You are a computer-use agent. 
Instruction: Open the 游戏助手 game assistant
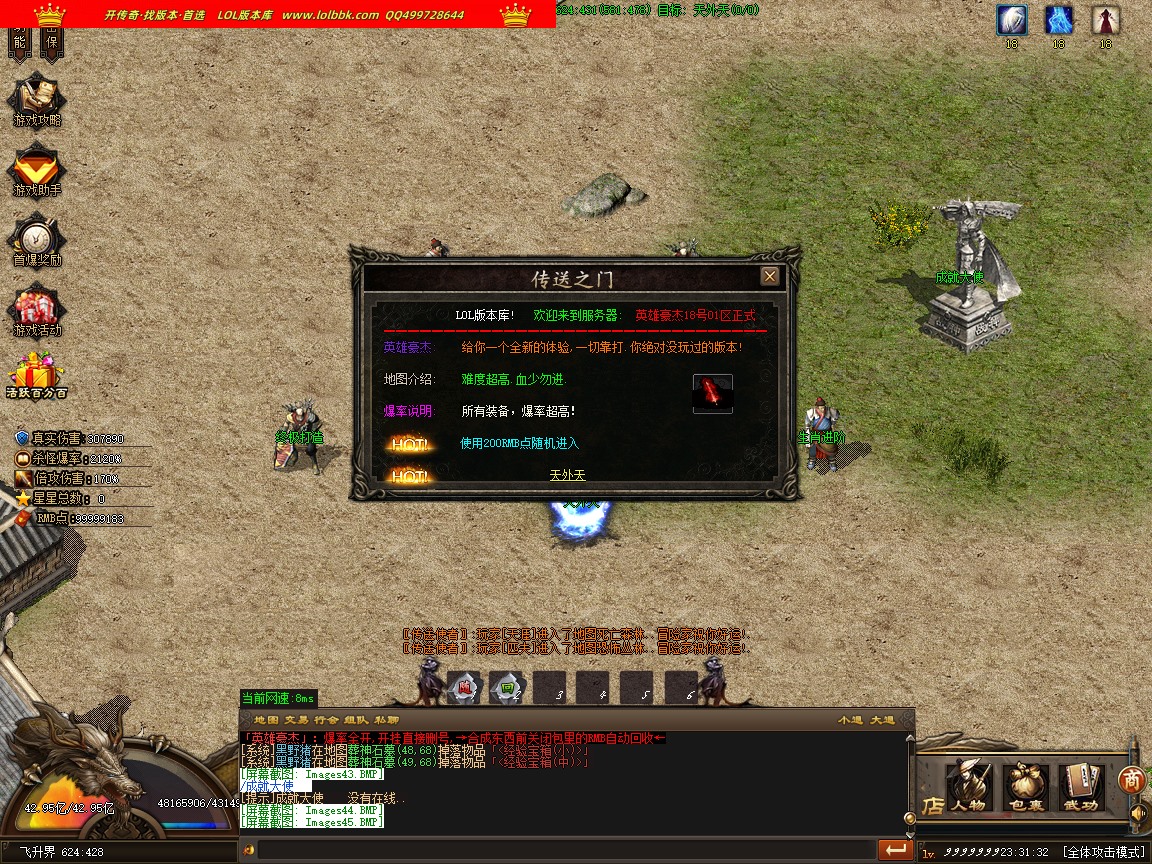coord(37,171)
